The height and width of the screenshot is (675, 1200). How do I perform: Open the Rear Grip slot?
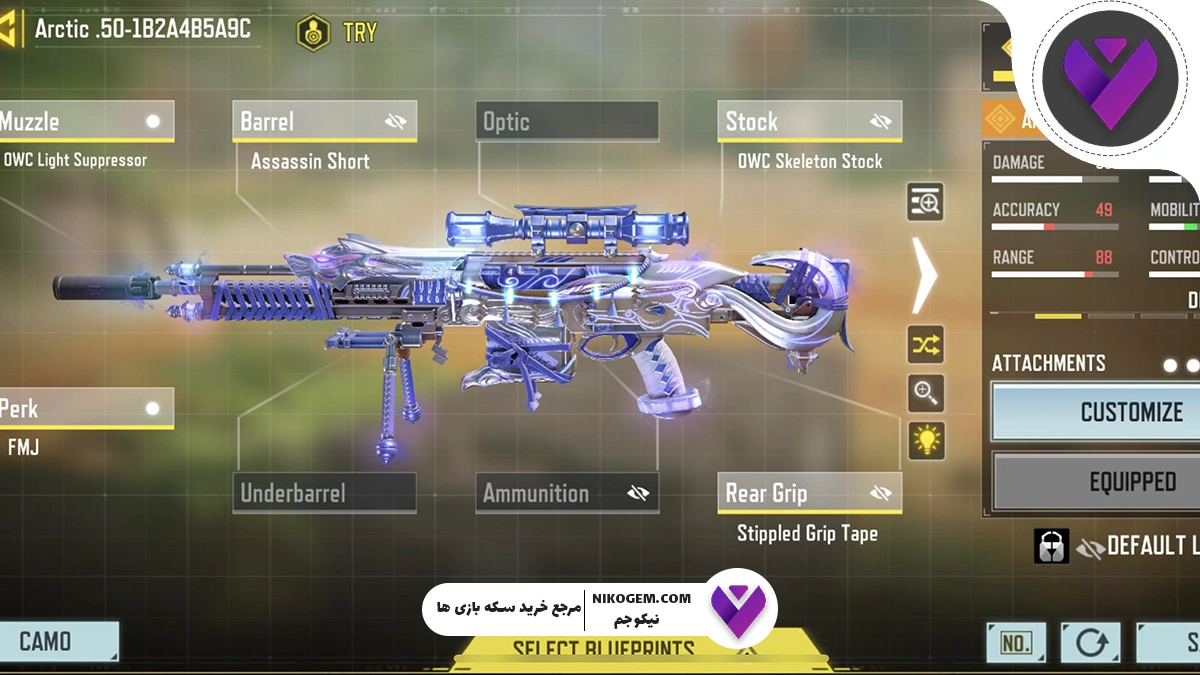[809, 493]
